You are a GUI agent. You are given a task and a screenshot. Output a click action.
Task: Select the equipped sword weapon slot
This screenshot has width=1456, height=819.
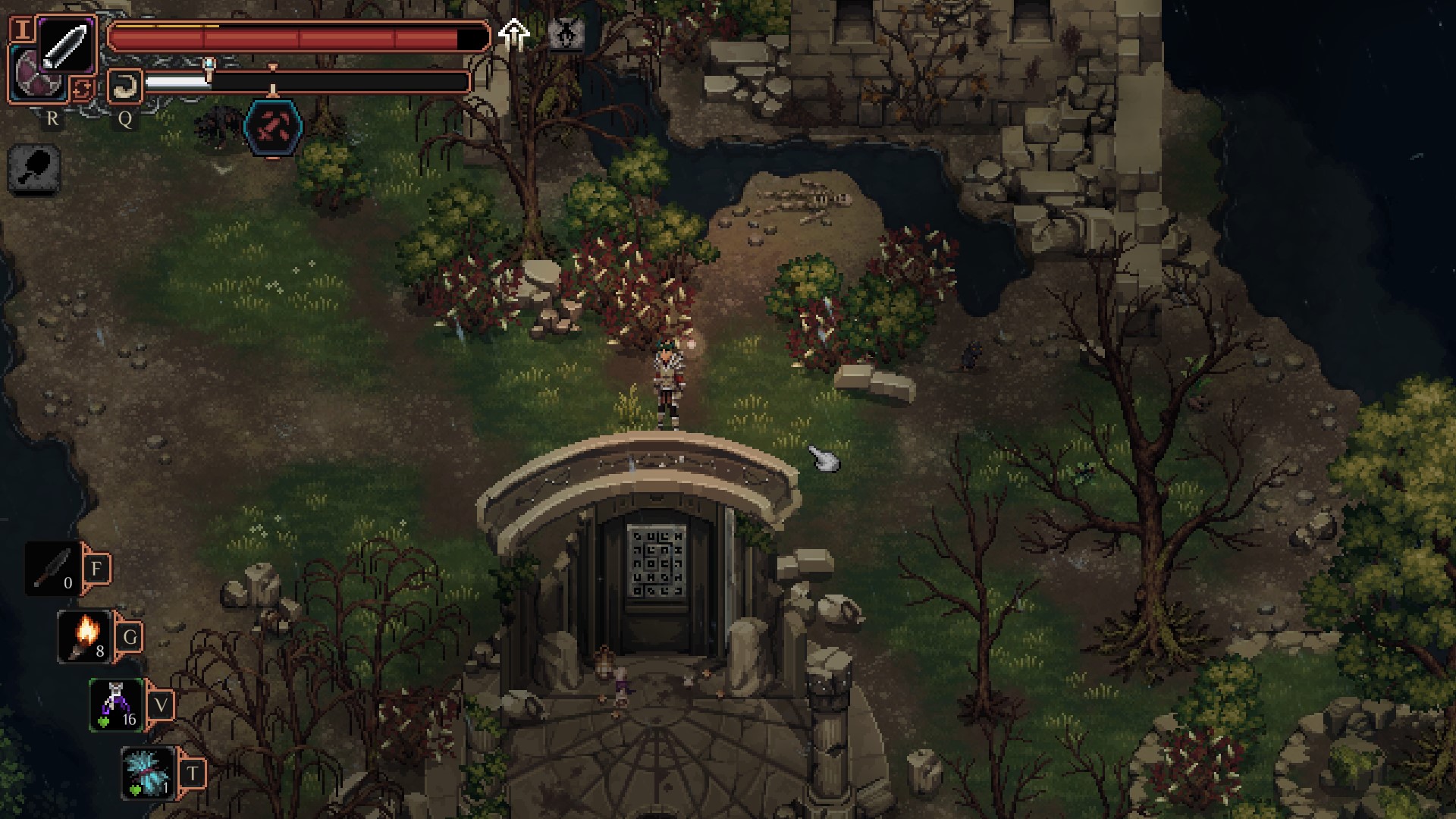(x=66, y=45)
